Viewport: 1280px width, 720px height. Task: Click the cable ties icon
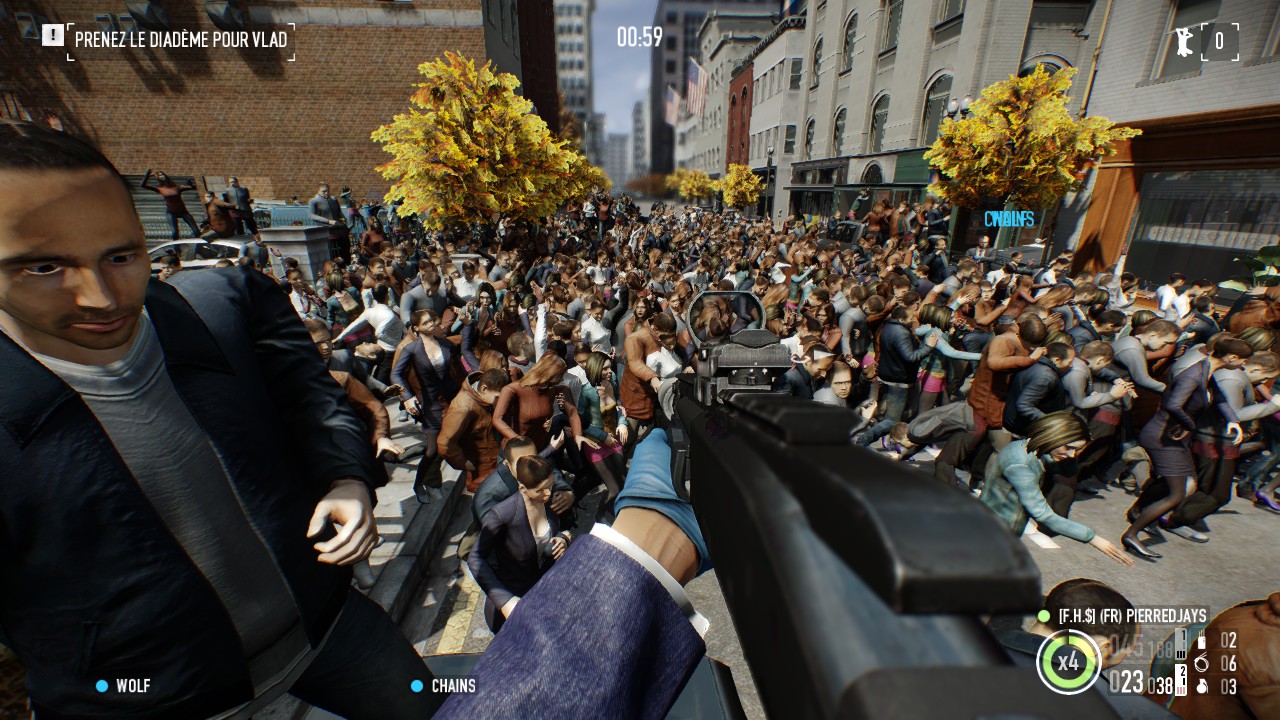click(x=1202, y=664)
